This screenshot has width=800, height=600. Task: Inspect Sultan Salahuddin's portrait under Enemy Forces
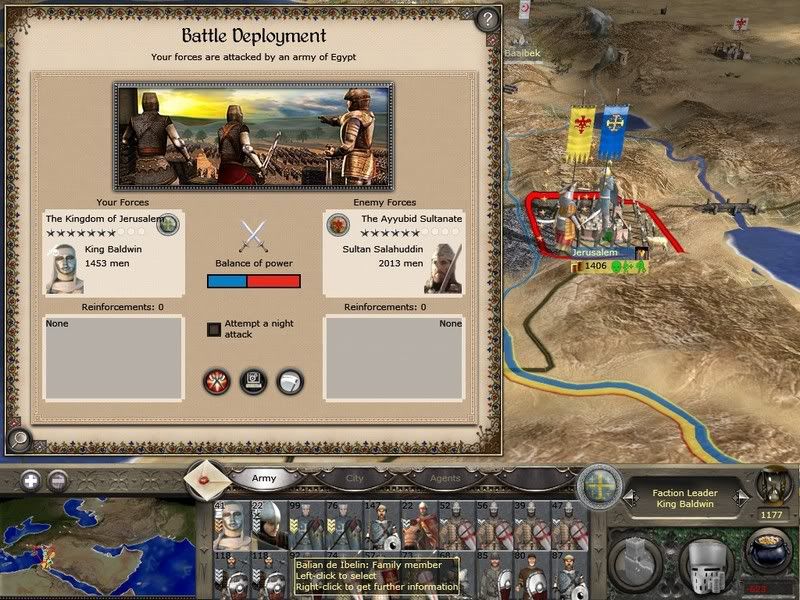(x=443, y=267)
